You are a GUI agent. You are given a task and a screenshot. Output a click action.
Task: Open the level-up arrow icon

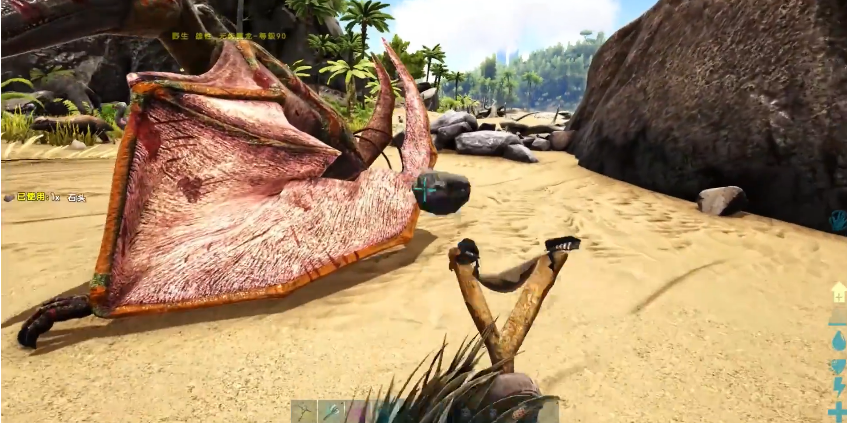click(838, 291)
